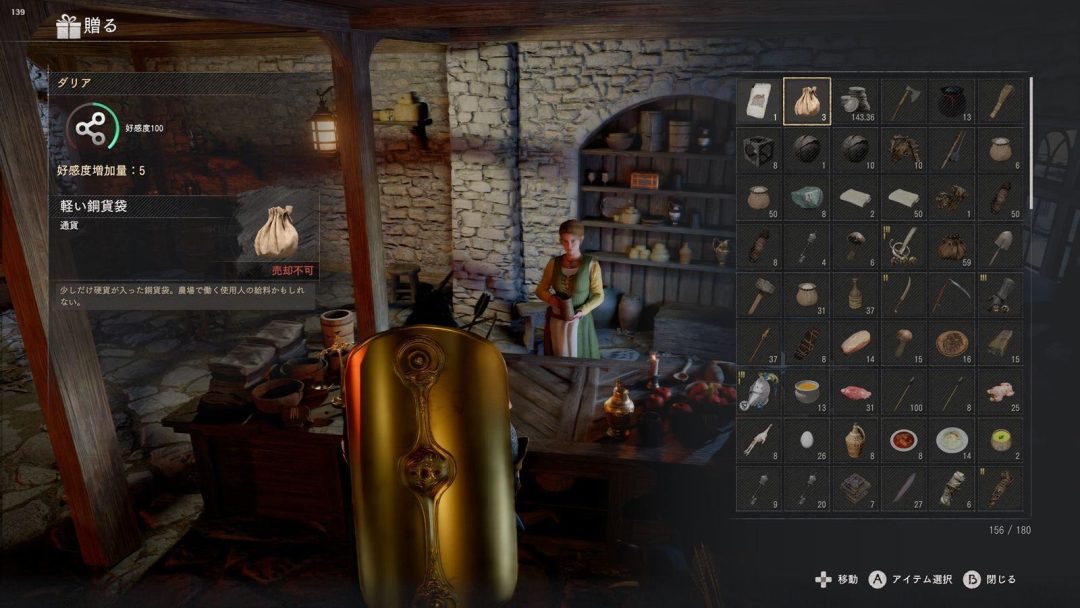Screen dimensions: 1080x608
Task: Choose the green ore stone slot
Action: (807, 197)
